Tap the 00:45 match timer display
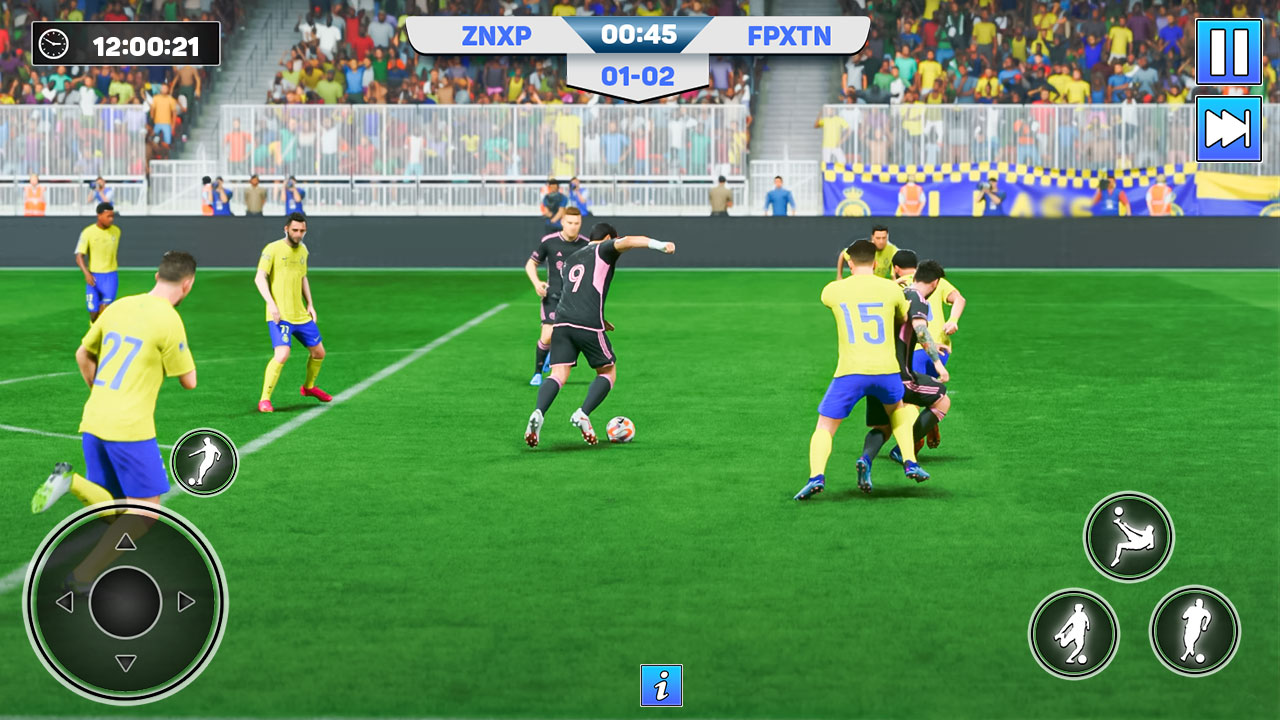 click(640, 35)
